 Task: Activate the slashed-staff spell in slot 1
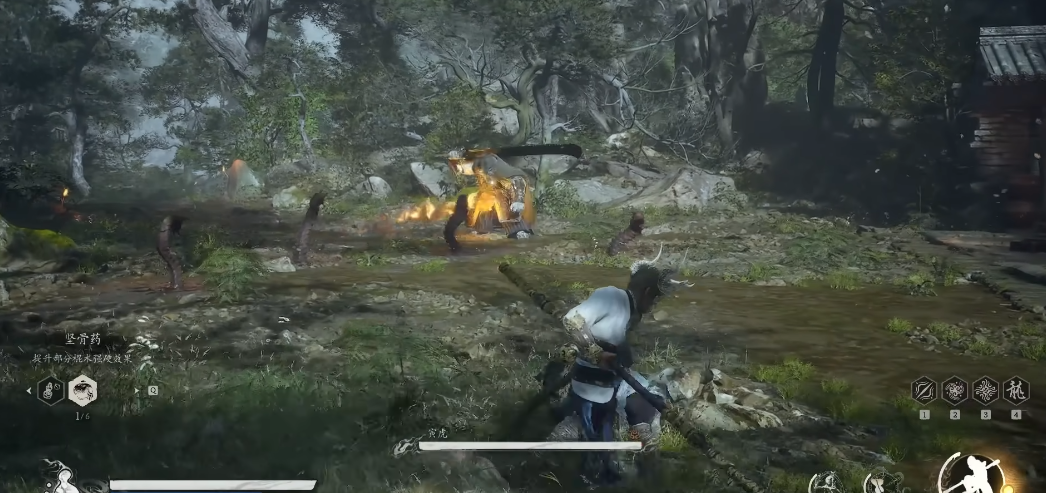pos(925,390)
